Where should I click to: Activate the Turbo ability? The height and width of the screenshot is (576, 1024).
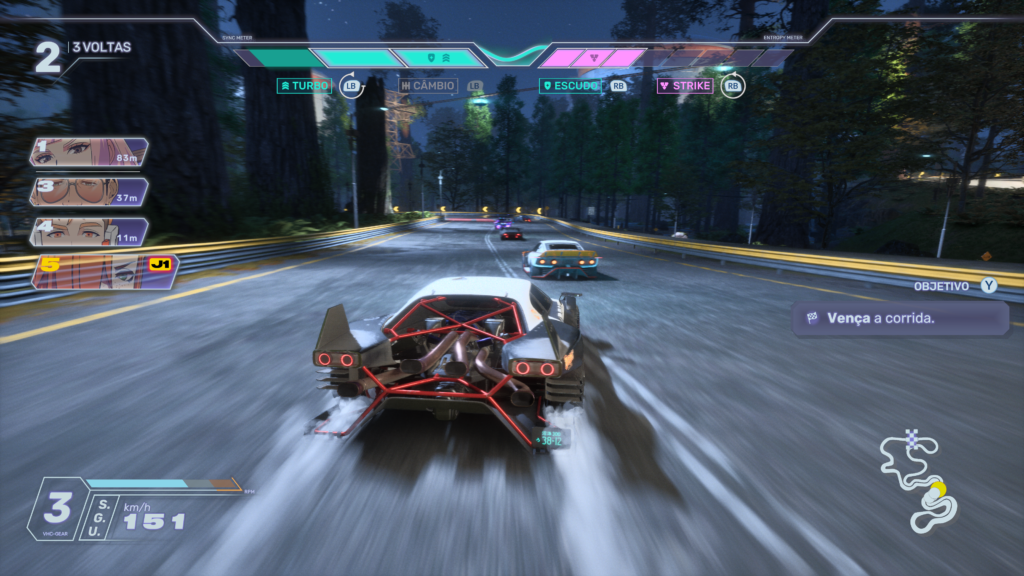304,86
